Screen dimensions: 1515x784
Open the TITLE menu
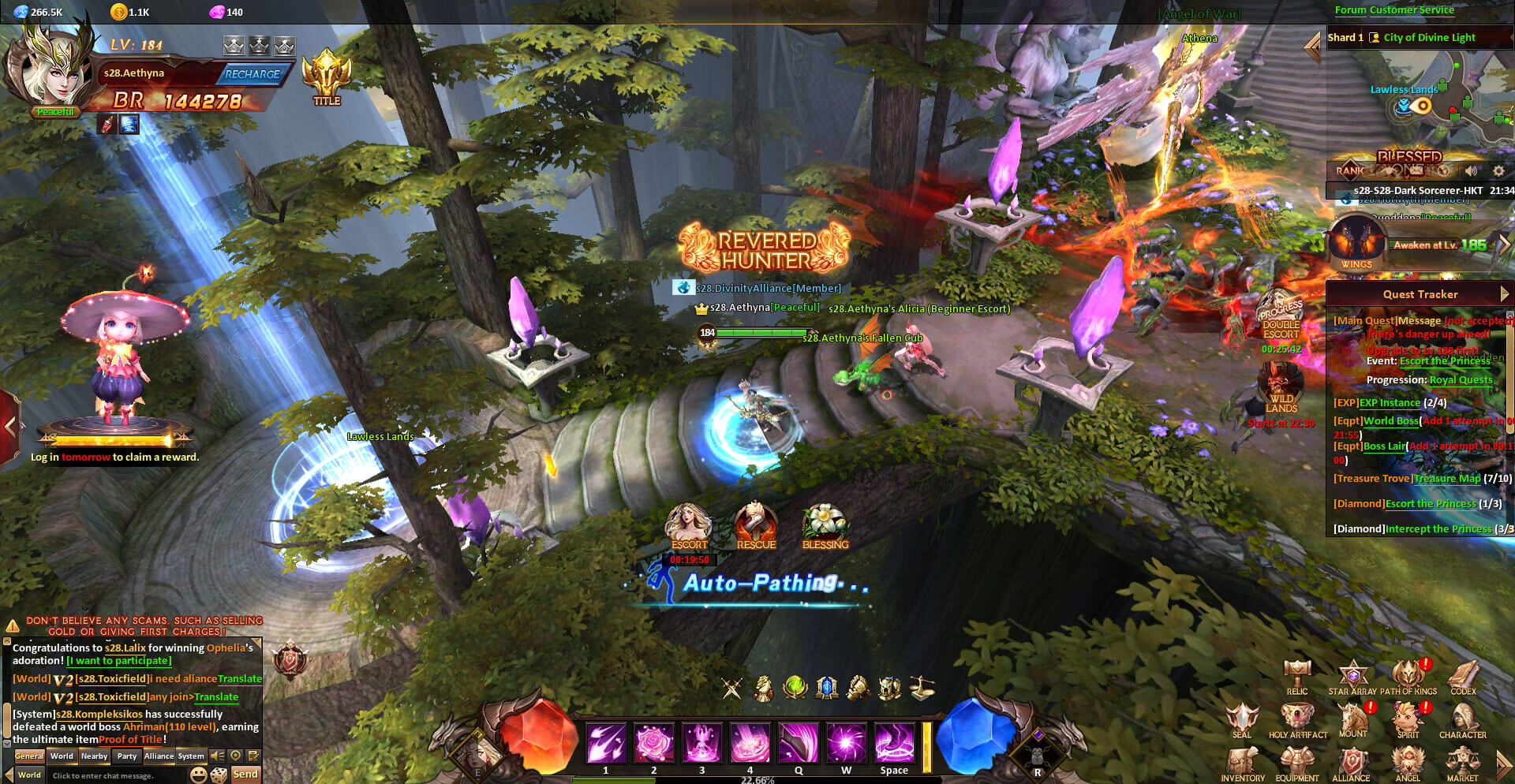coord(327,77)
